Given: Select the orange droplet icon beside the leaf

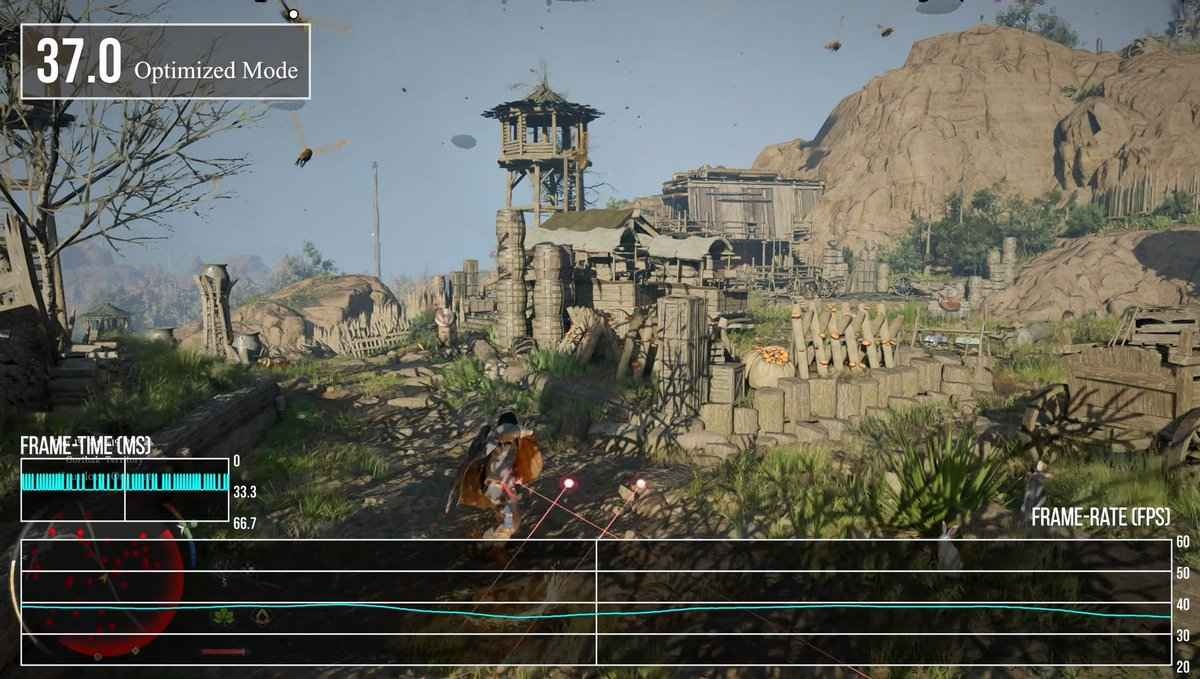Looking at the screenshot, I should (x=262, y=616).
